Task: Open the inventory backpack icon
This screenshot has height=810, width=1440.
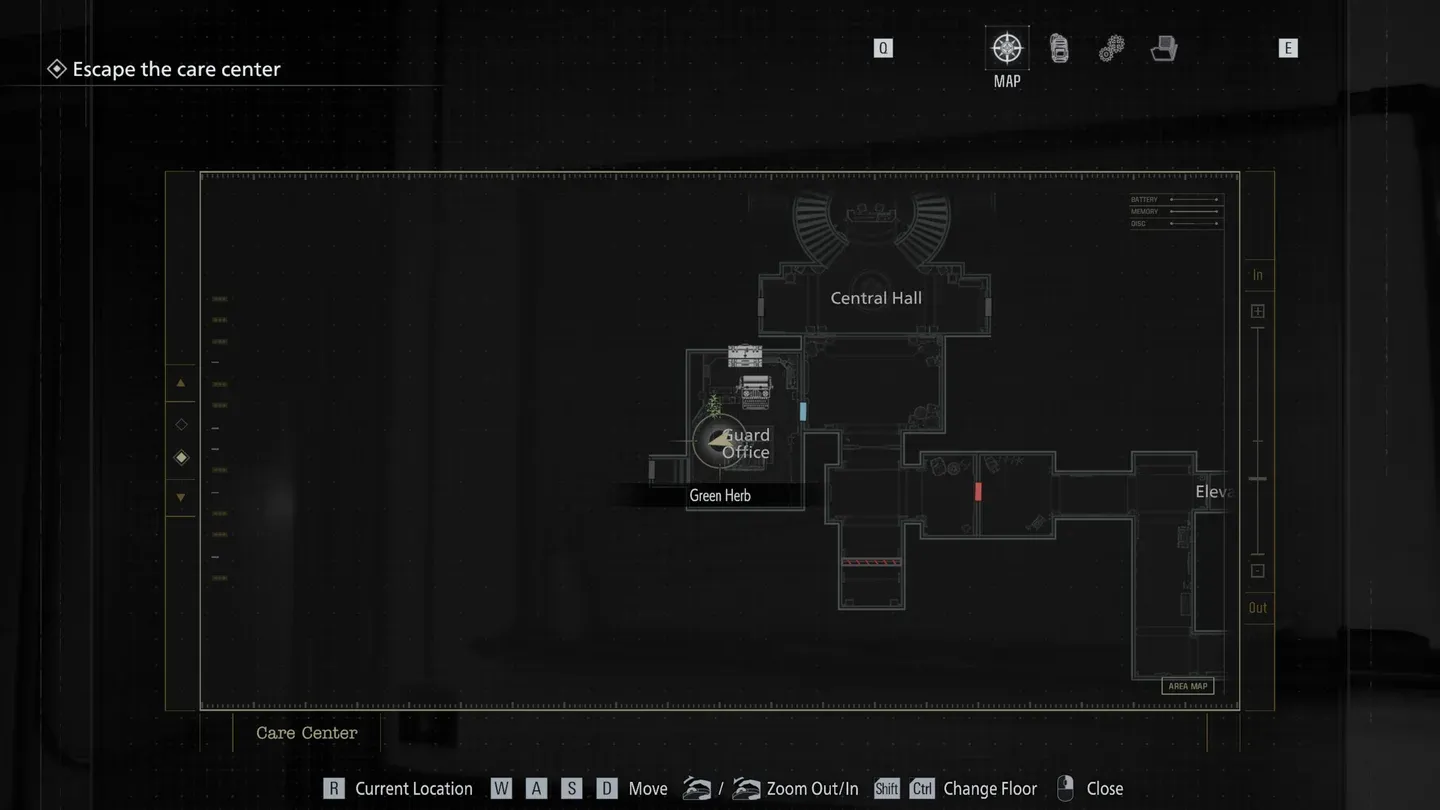Action: tap(1059, 47)
